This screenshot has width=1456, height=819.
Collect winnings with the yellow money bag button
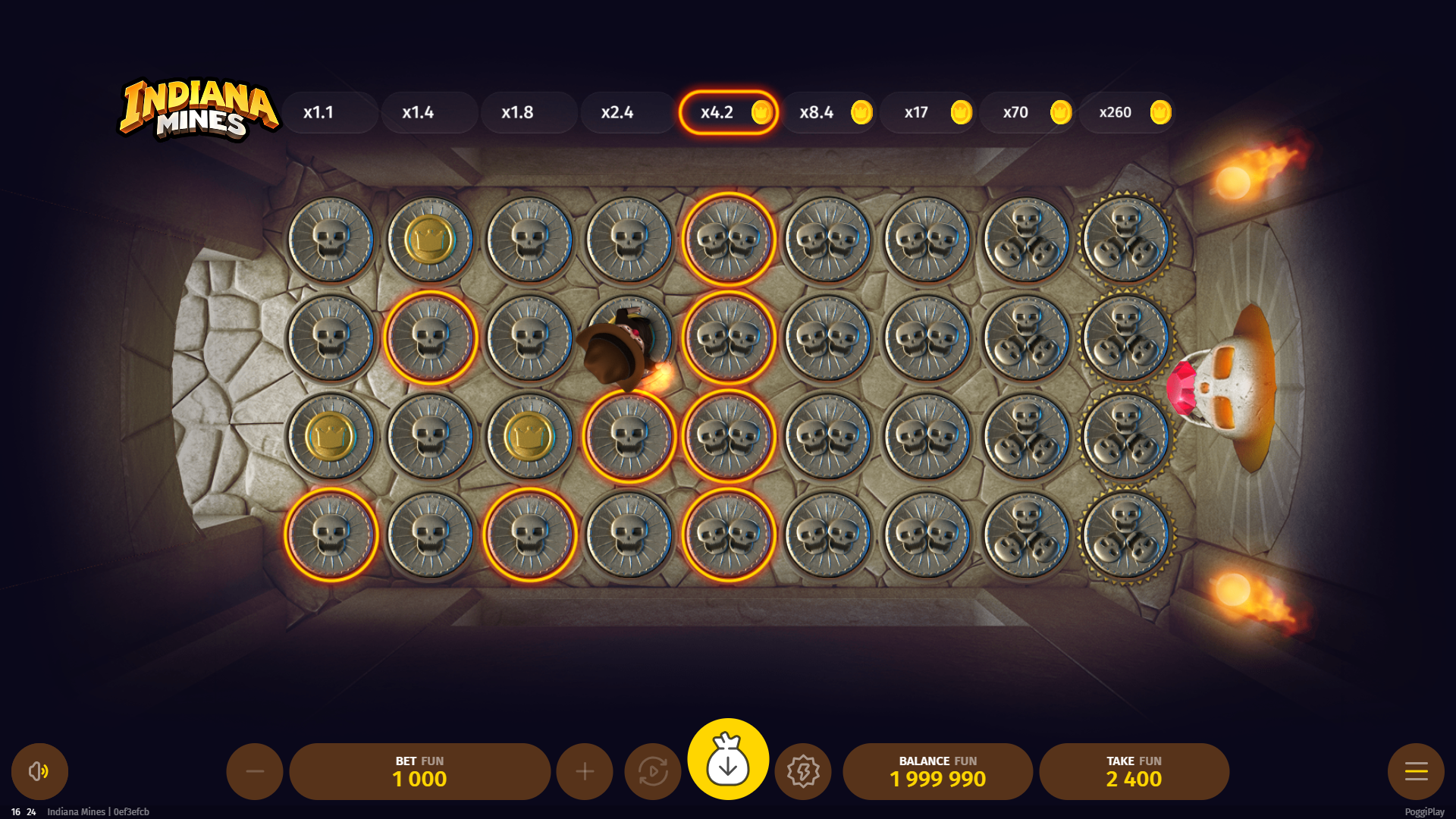[728, 759]
